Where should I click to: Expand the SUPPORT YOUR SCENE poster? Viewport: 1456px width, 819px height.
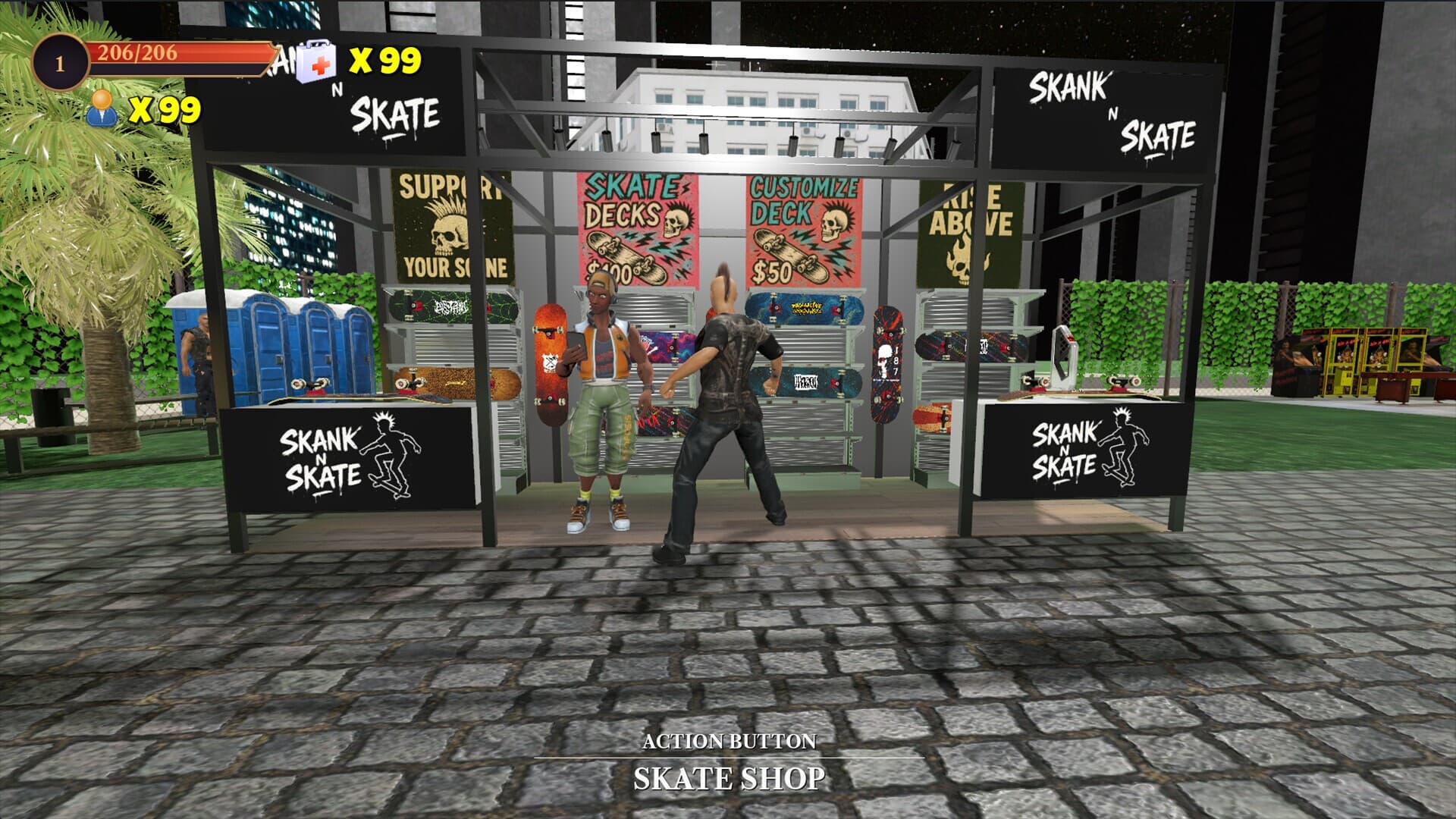click(x=451, y=227)
